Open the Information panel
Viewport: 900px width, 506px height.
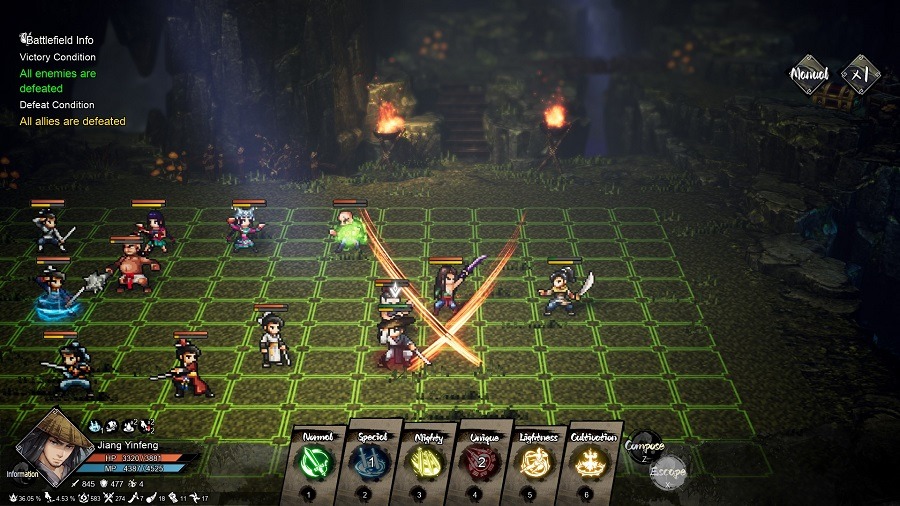pyautogui.click(x=22, y=474)
